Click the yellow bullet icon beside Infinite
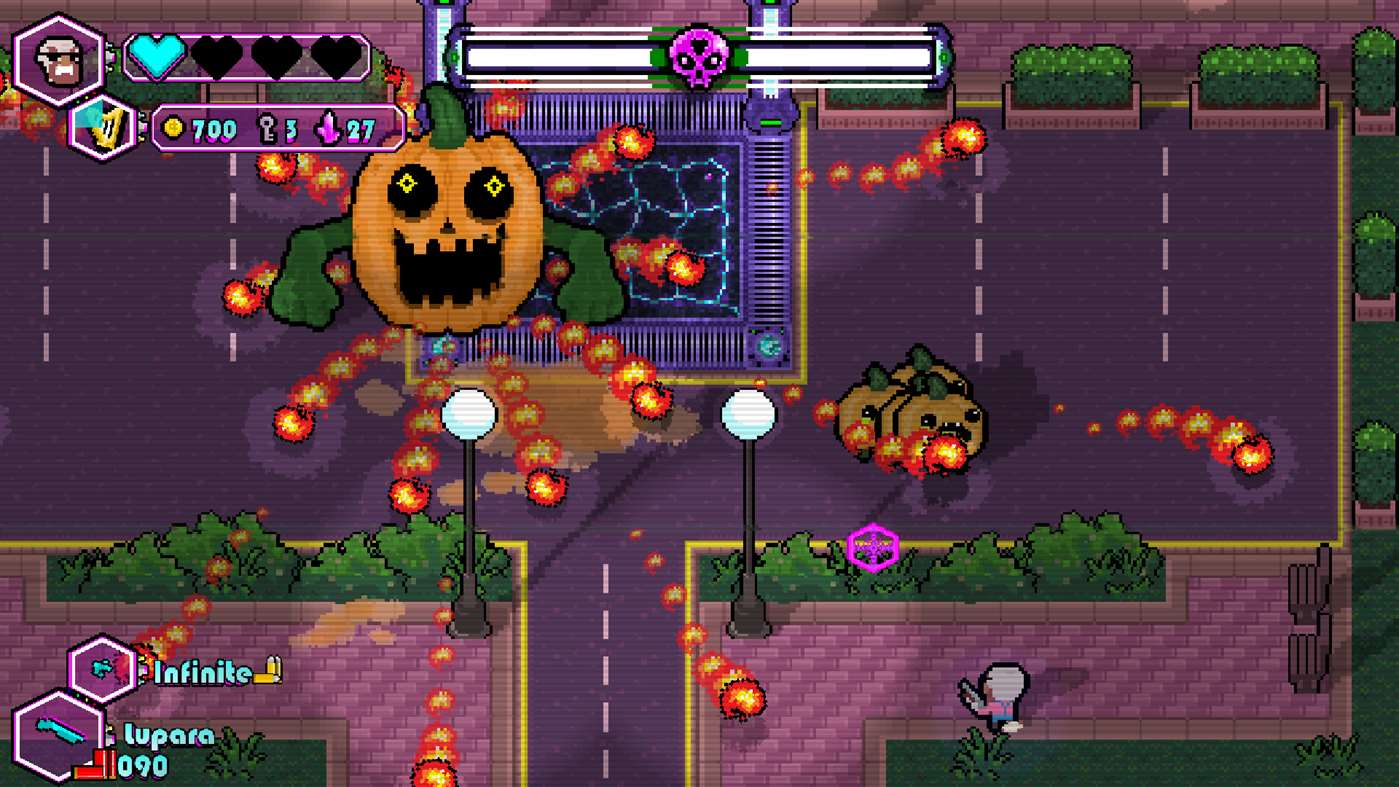The width and height of the screenshot is (1399, 787). pos(266,672)
